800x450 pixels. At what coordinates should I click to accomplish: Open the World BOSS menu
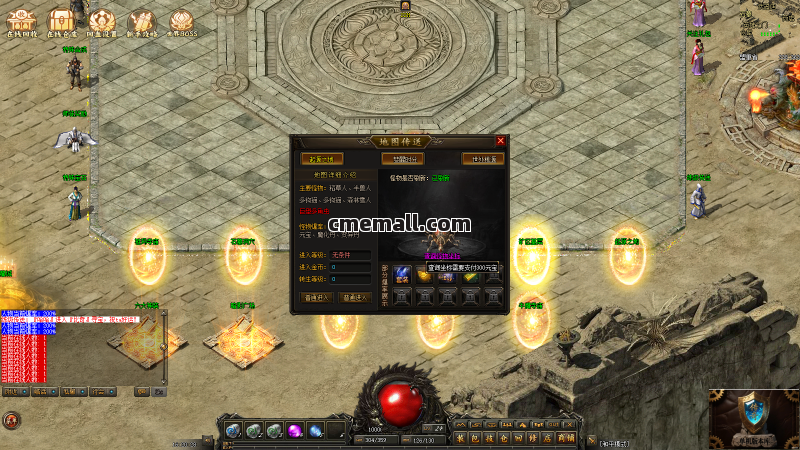pyautogui.click(x=180, y=21)
